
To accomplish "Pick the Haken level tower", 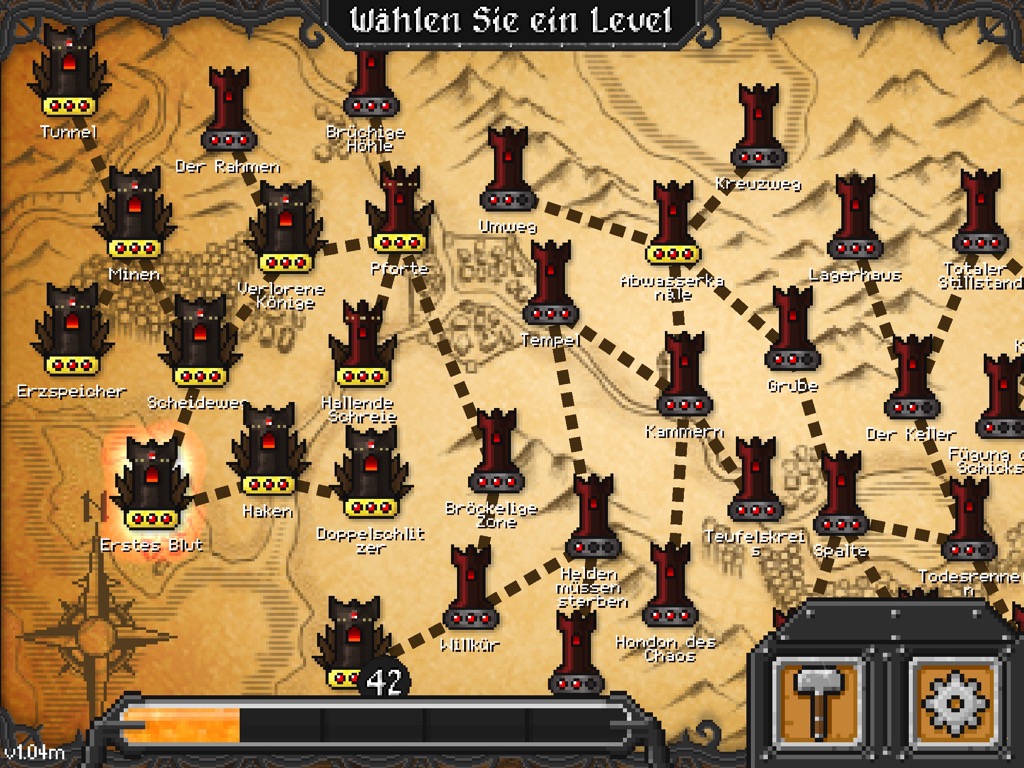I will [x=268, y=451].
